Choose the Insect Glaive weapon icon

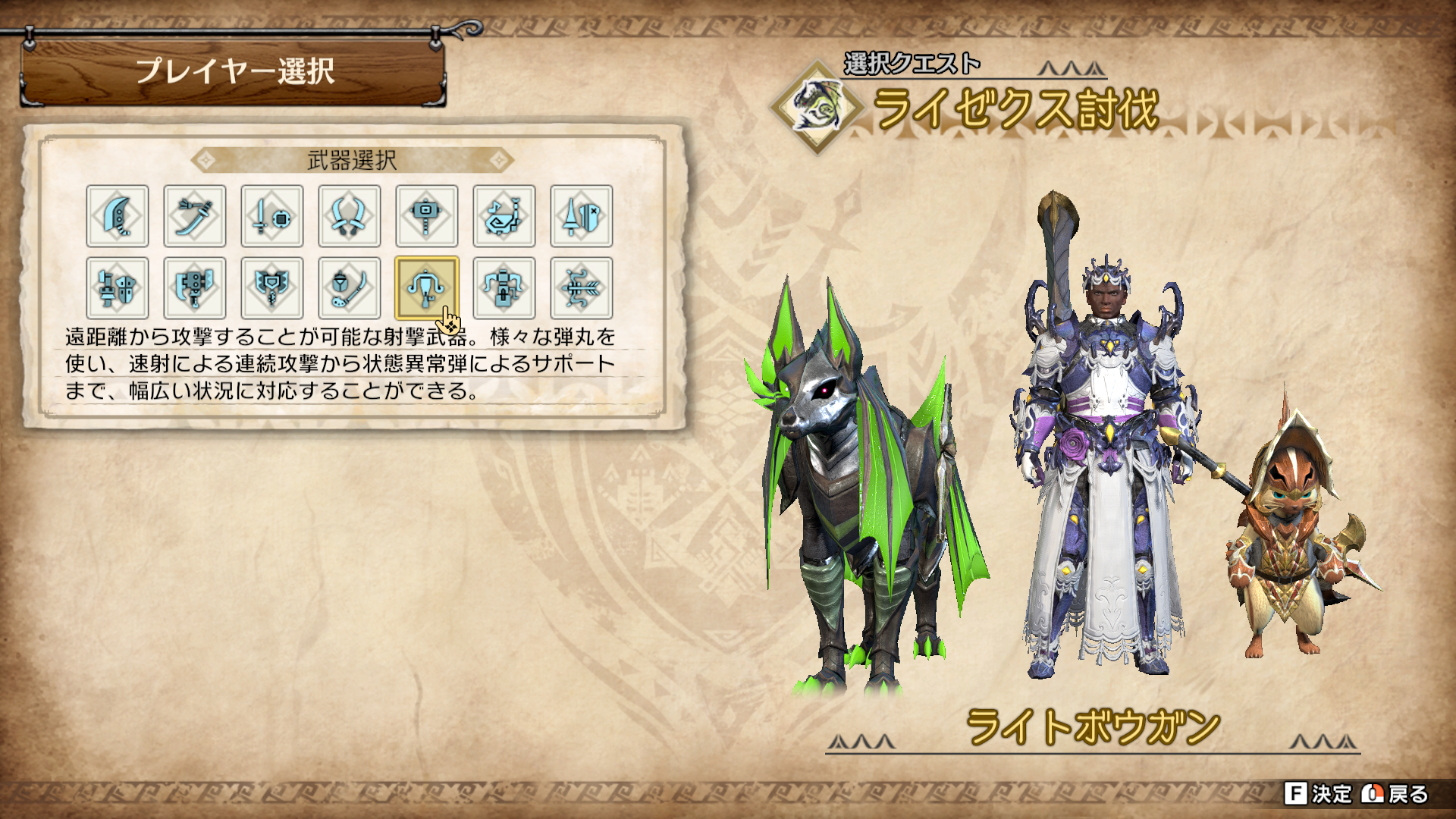[350, 288]
